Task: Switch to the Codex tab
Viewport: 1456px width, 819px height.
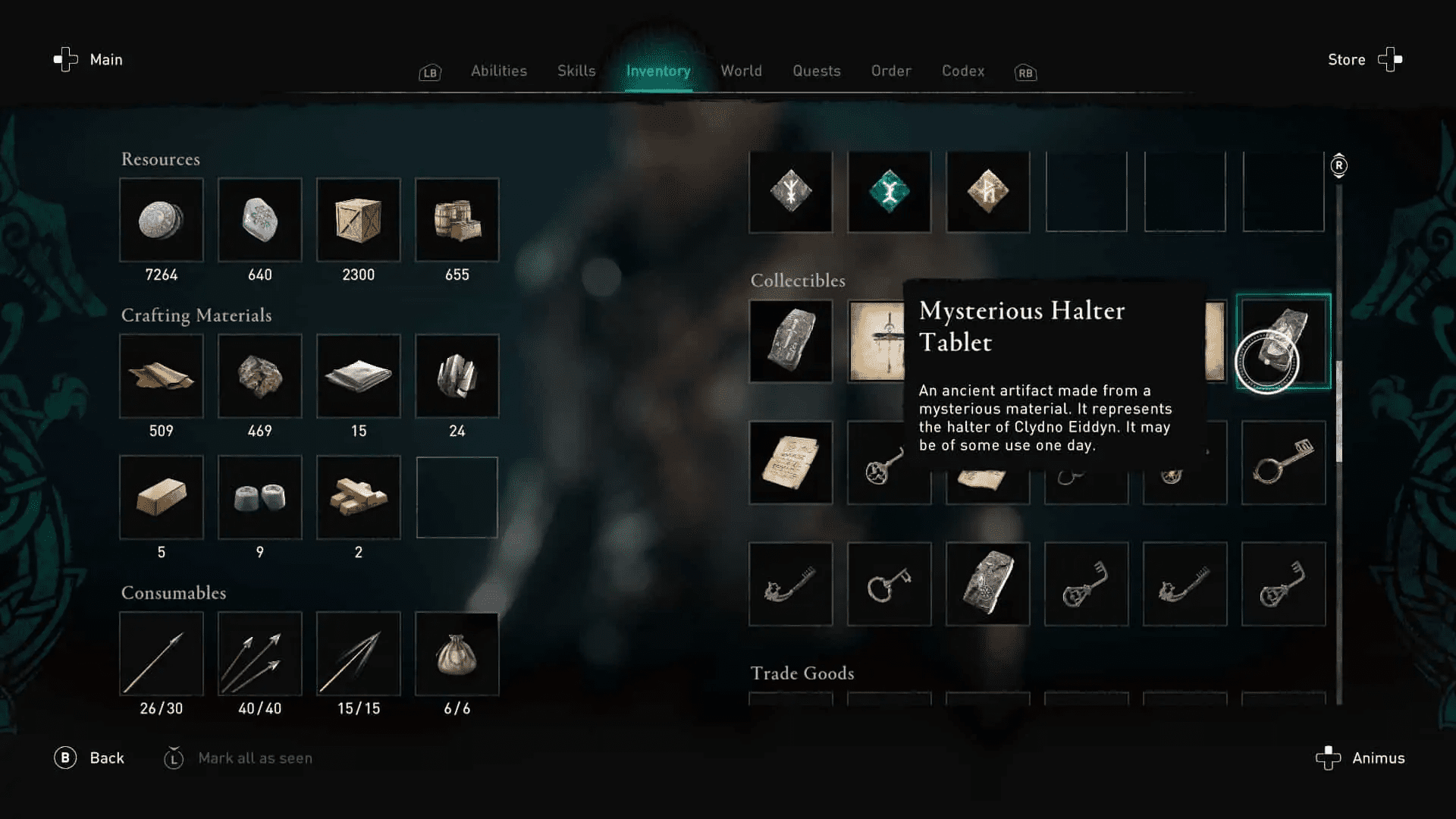Action: [x=962, y=71]
